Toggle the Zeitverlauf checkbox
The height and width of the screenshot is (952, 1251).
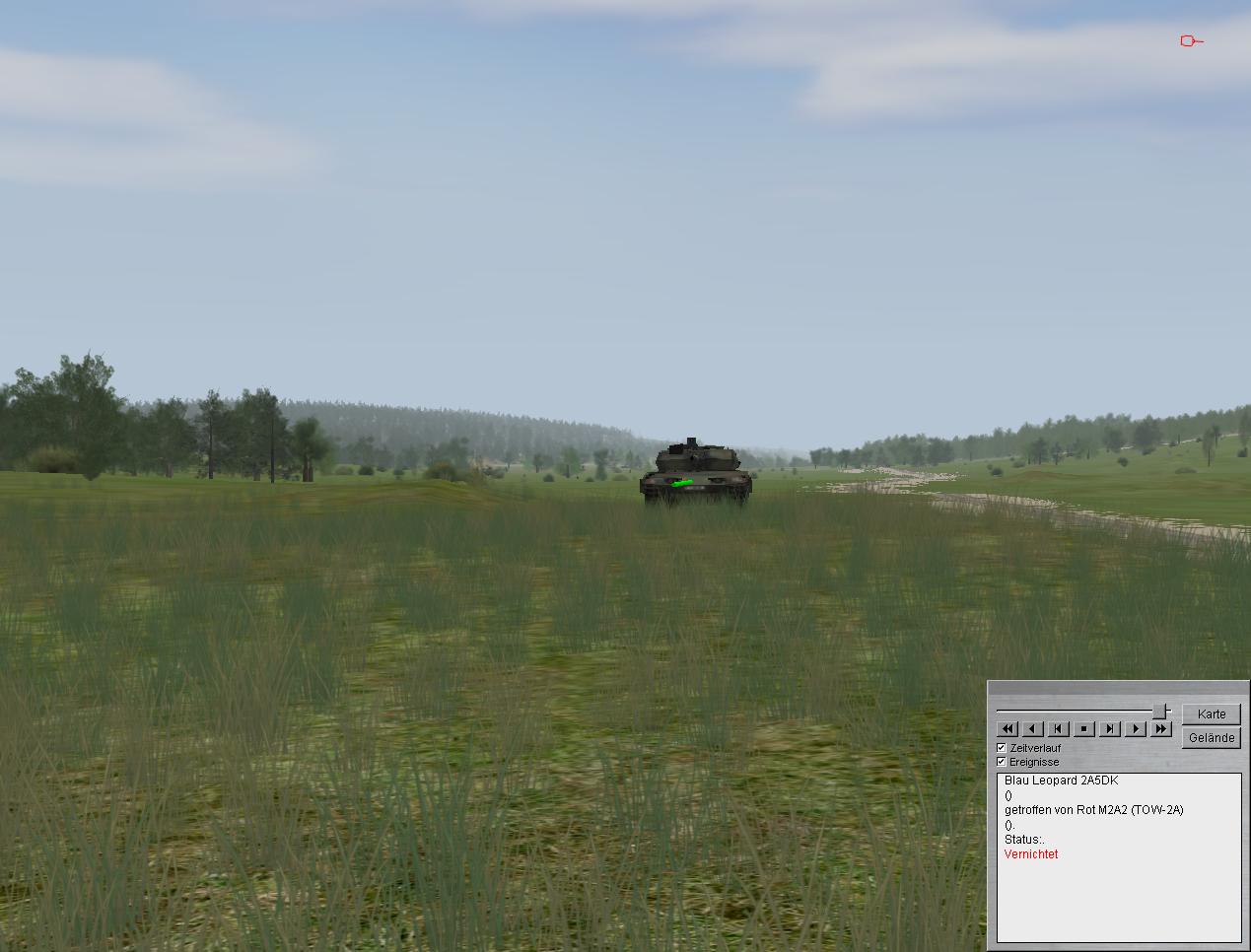[x=1002, y=748]
